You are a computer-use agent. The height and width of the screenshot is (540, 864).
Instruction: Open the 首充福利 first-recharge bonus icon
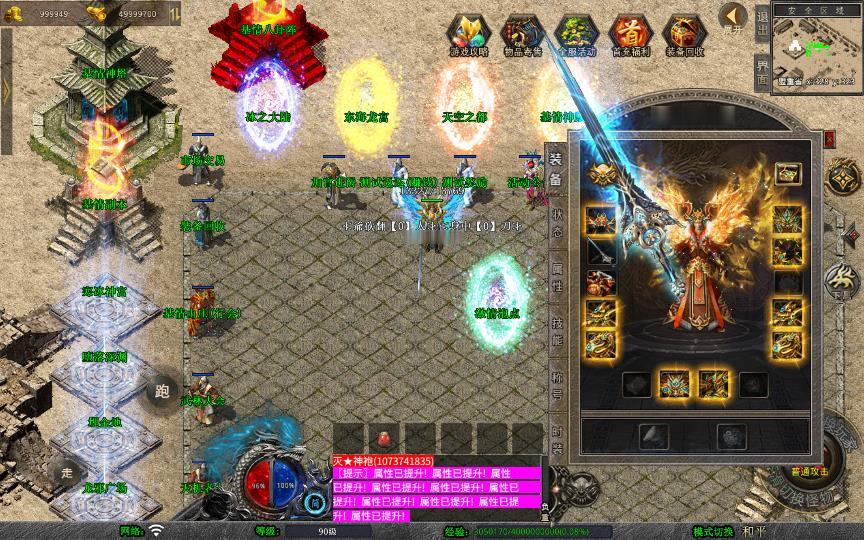coord(630,34)
